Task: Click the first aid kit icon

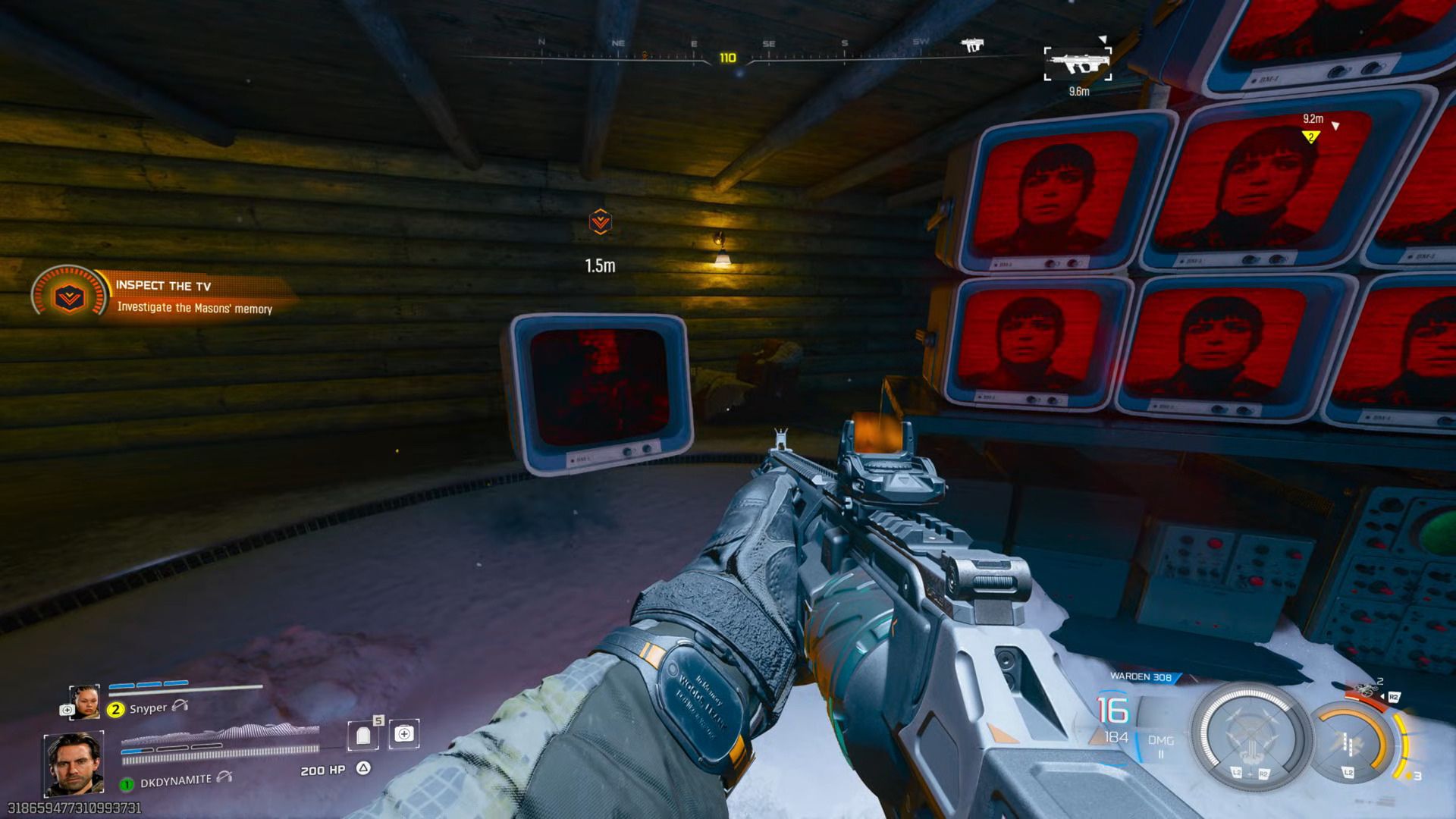Action: pyautogui.click(x=403, y=734)
